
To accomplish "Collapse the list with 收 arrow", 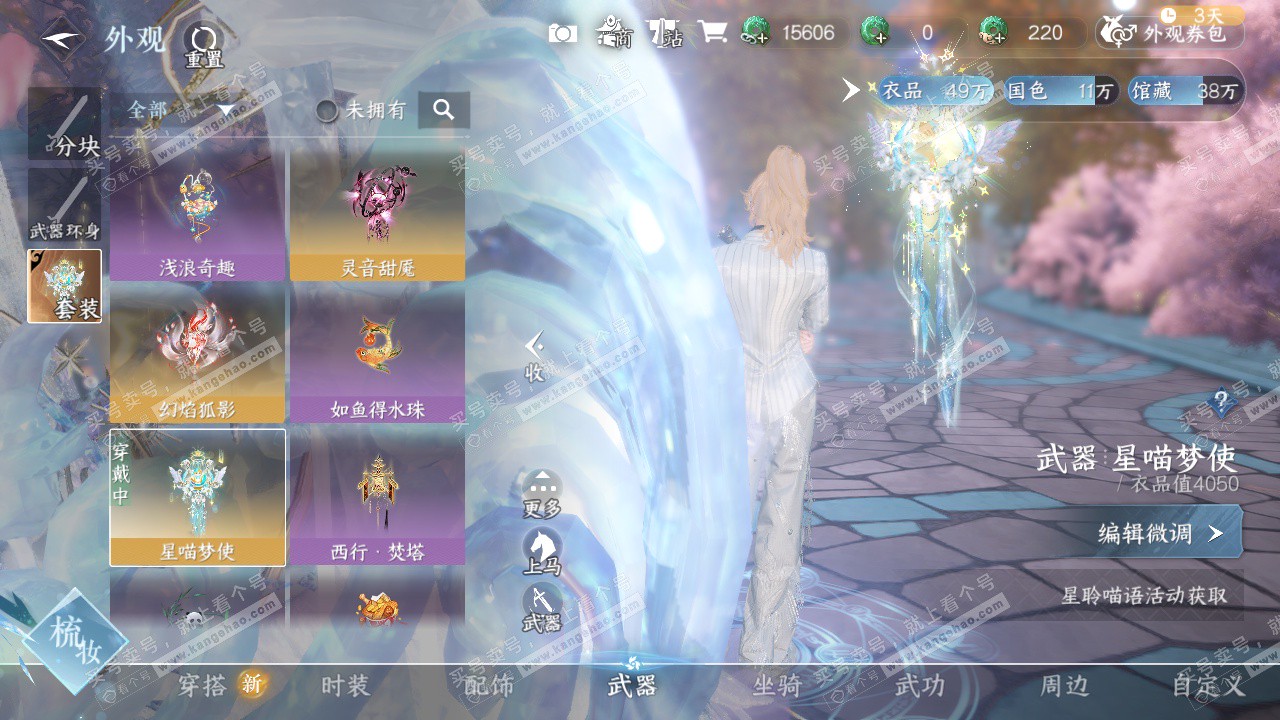I will coord(535,357).
